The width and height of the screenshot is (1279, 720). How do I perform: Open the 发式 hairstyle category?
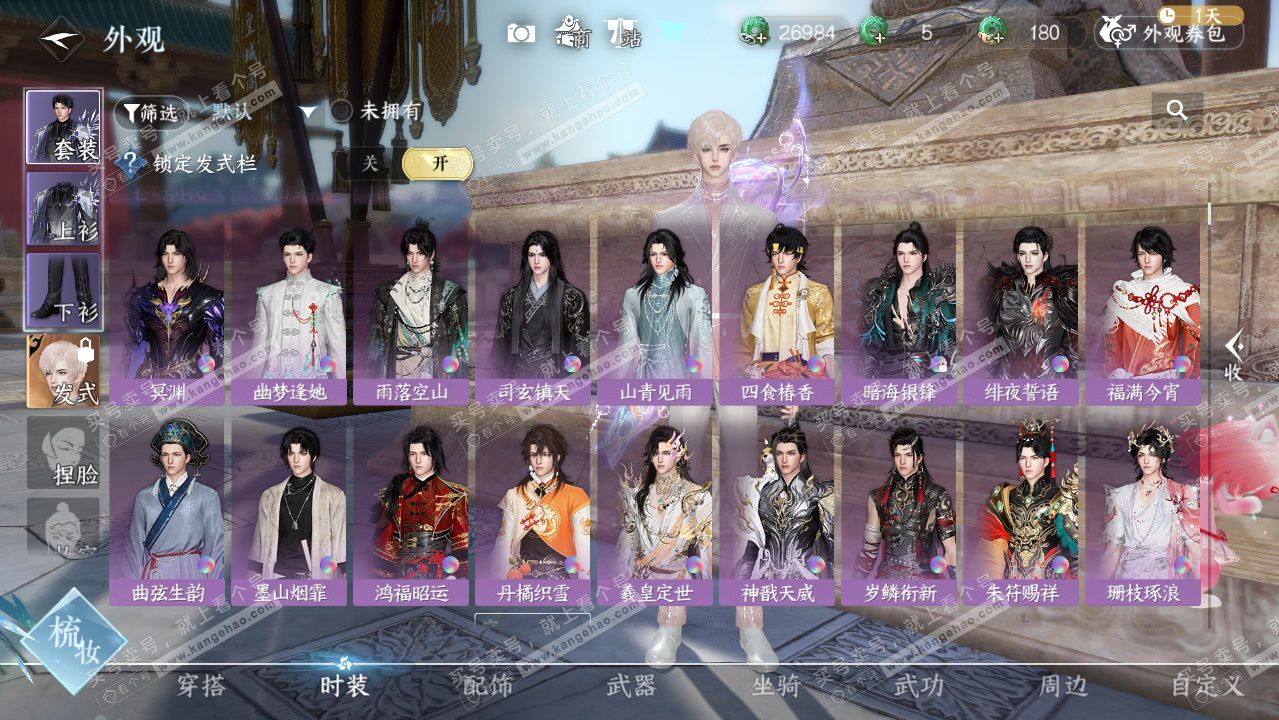[63, 372]
